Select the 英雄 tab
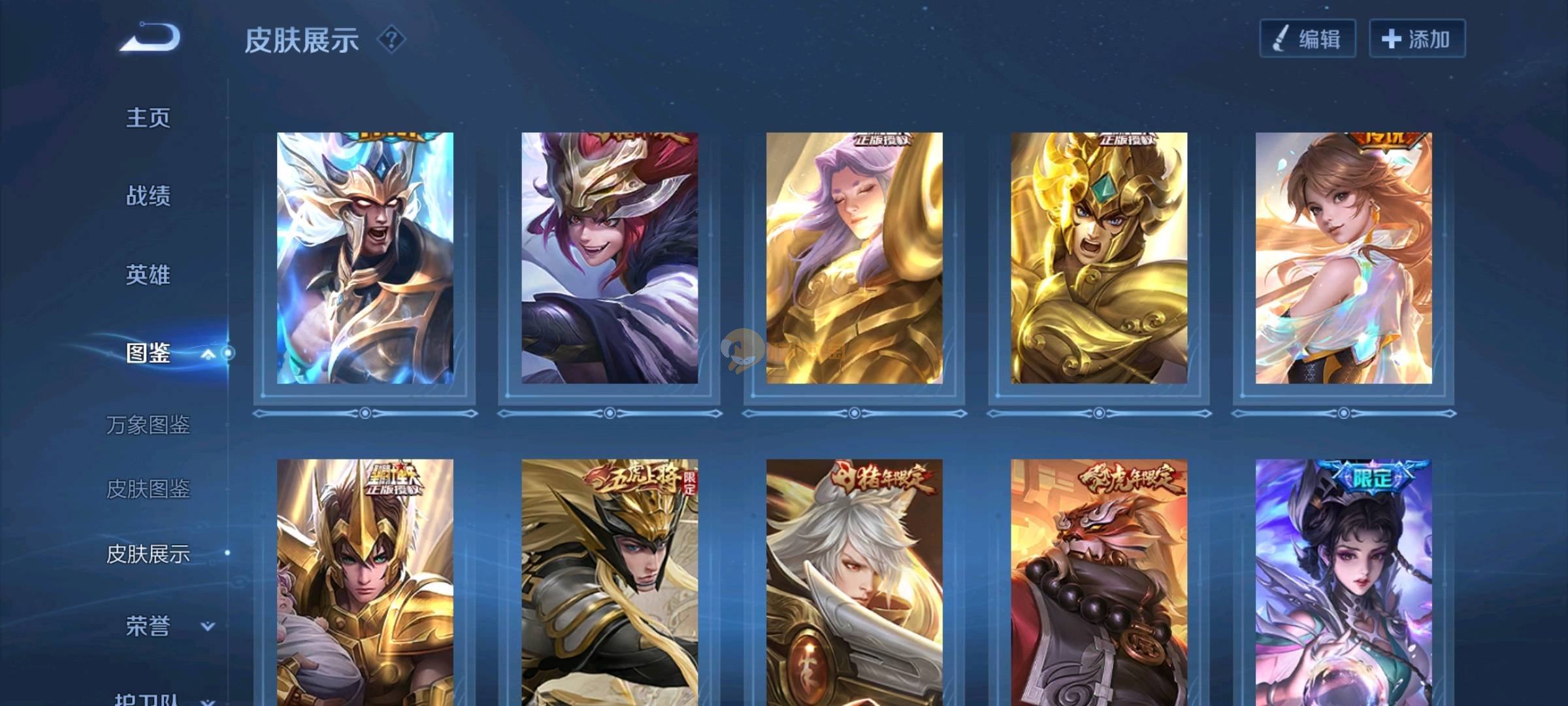 [x=148, y=275]
